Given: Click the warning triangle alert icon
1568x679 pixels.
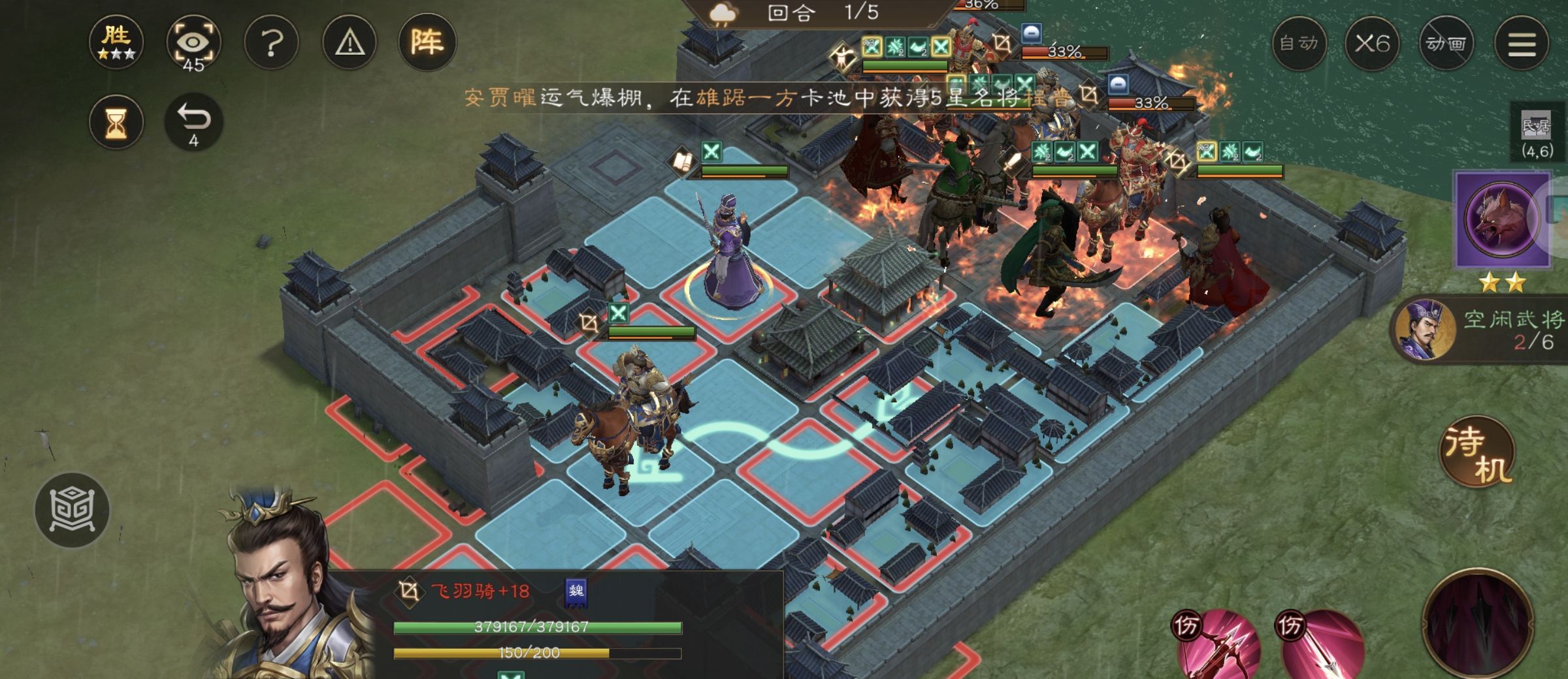Looking at the screenshot, I should tap(350, 43).
